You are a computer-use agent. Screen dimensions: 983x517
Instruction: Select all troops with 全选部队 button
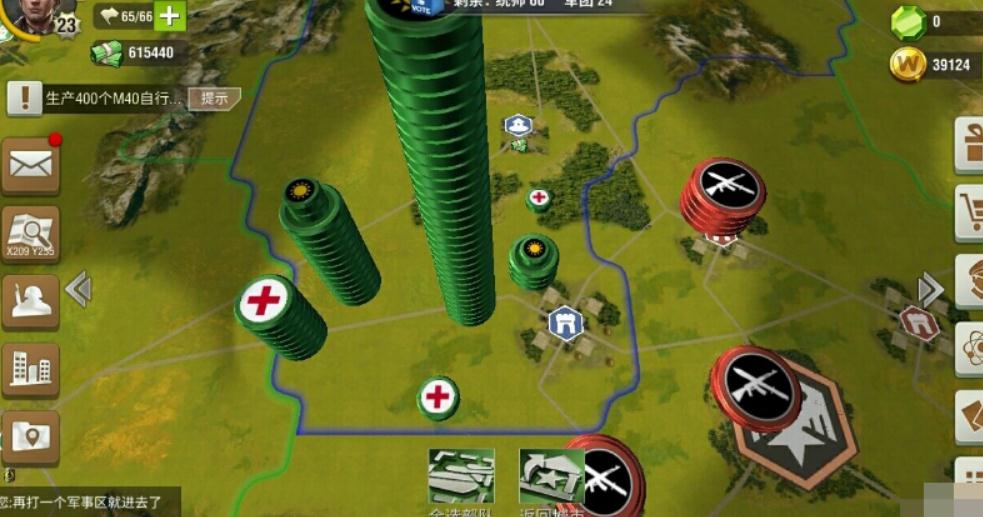(x=461, y=477)
